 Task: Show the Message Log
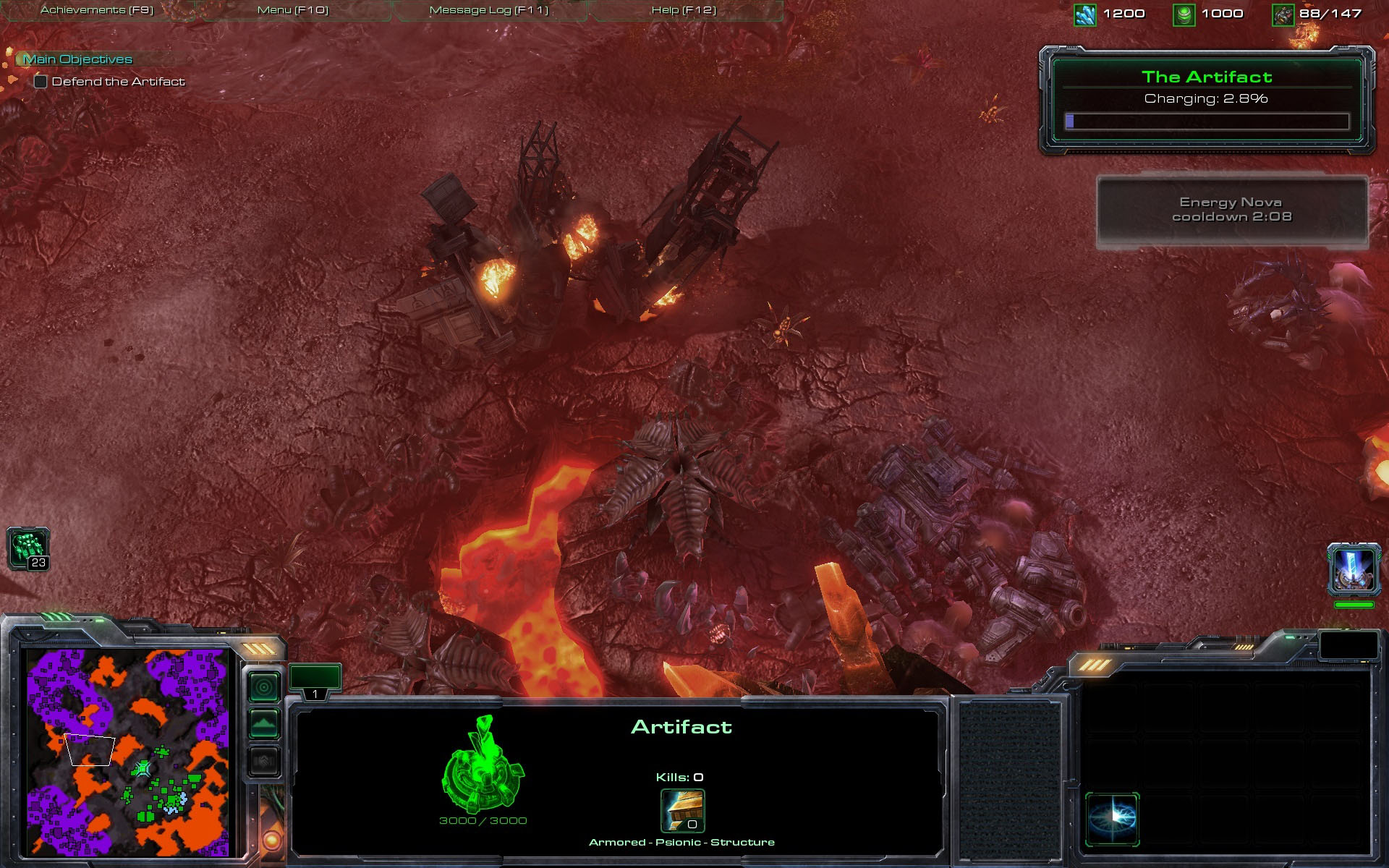[x=489, y=10]
